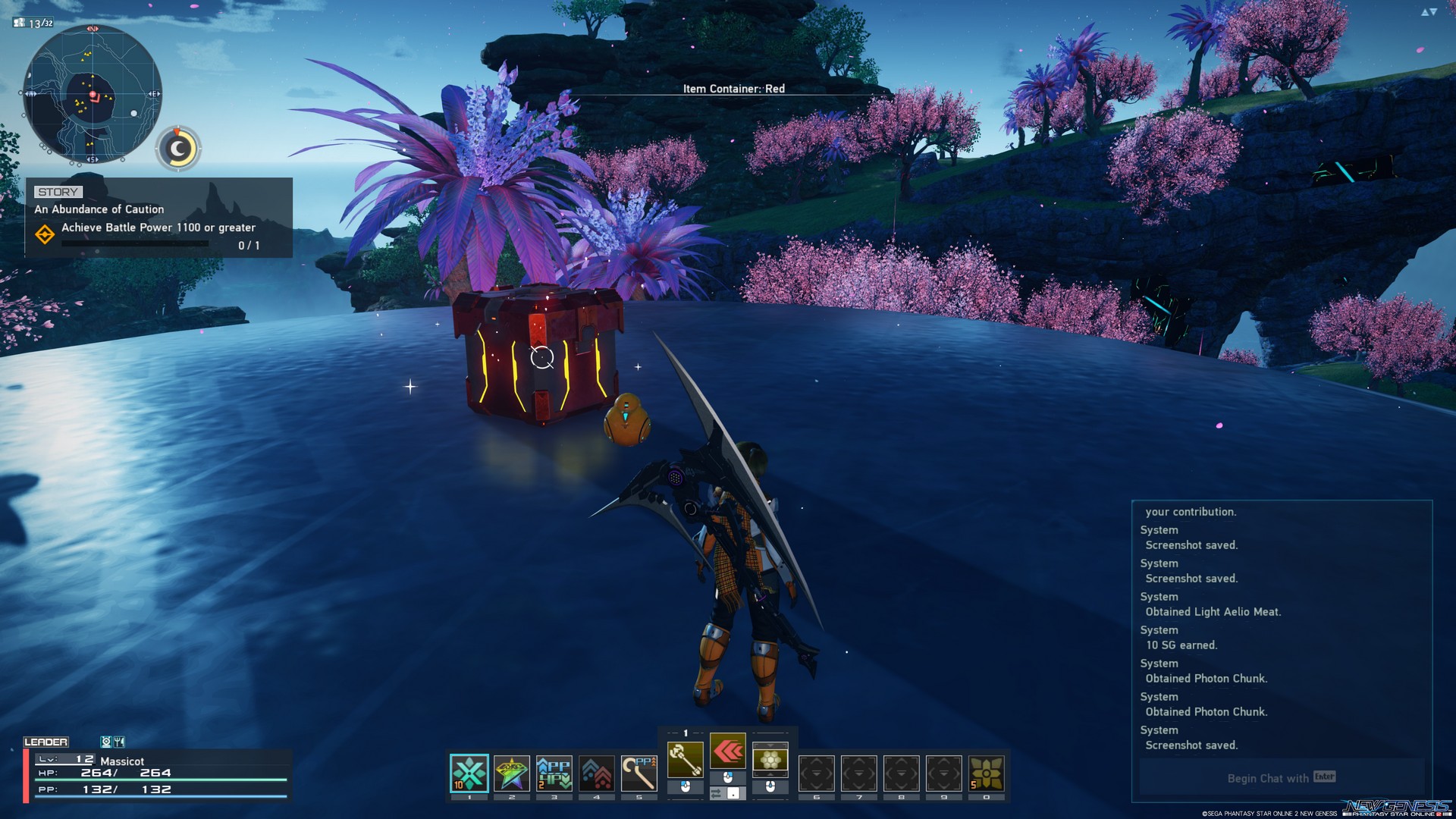
Task: Click the LEADER label on the party panel
Action: [x=47, y=742]
